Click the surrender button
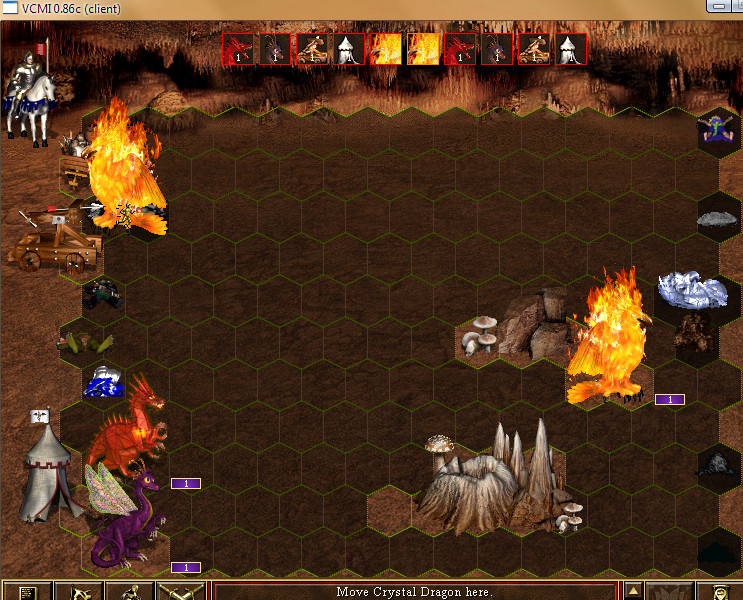 tap(78, 592)
